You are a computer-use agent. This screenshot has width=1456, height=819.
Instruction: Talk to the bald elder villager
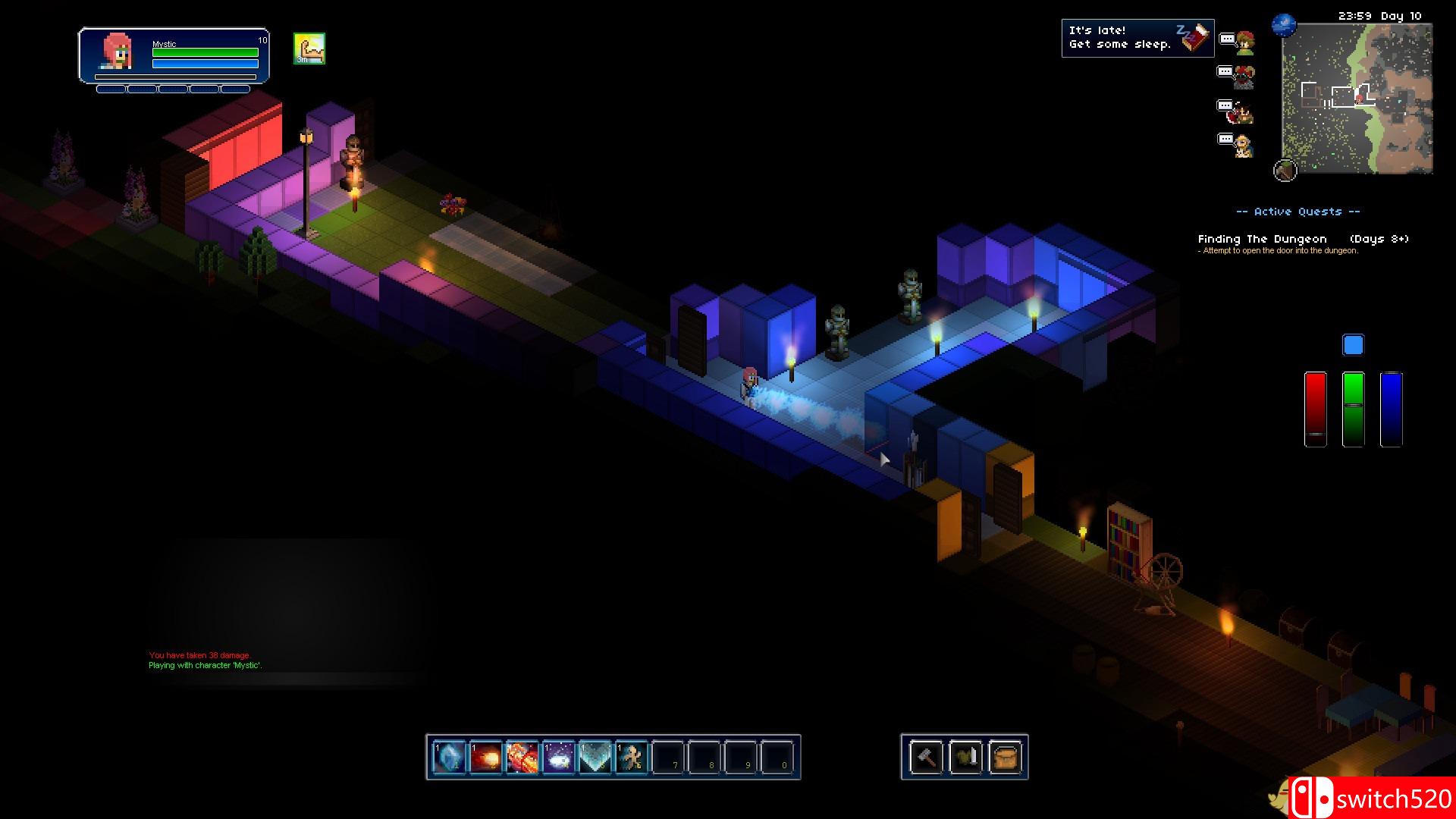coord(1243,145)
